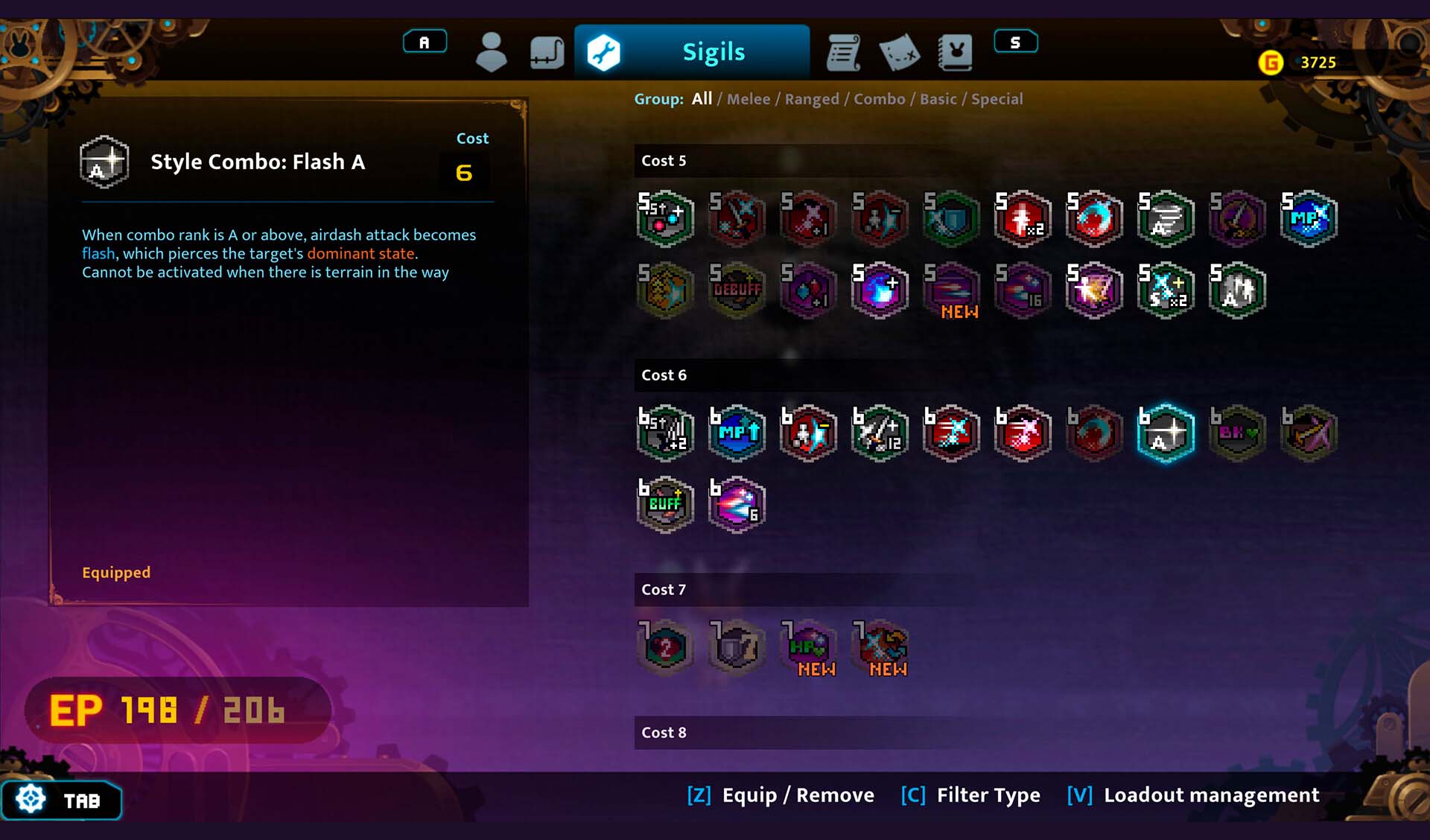Show only Basic group sigils
This screenshot has height=840, width=1430.
click(938, 99)
